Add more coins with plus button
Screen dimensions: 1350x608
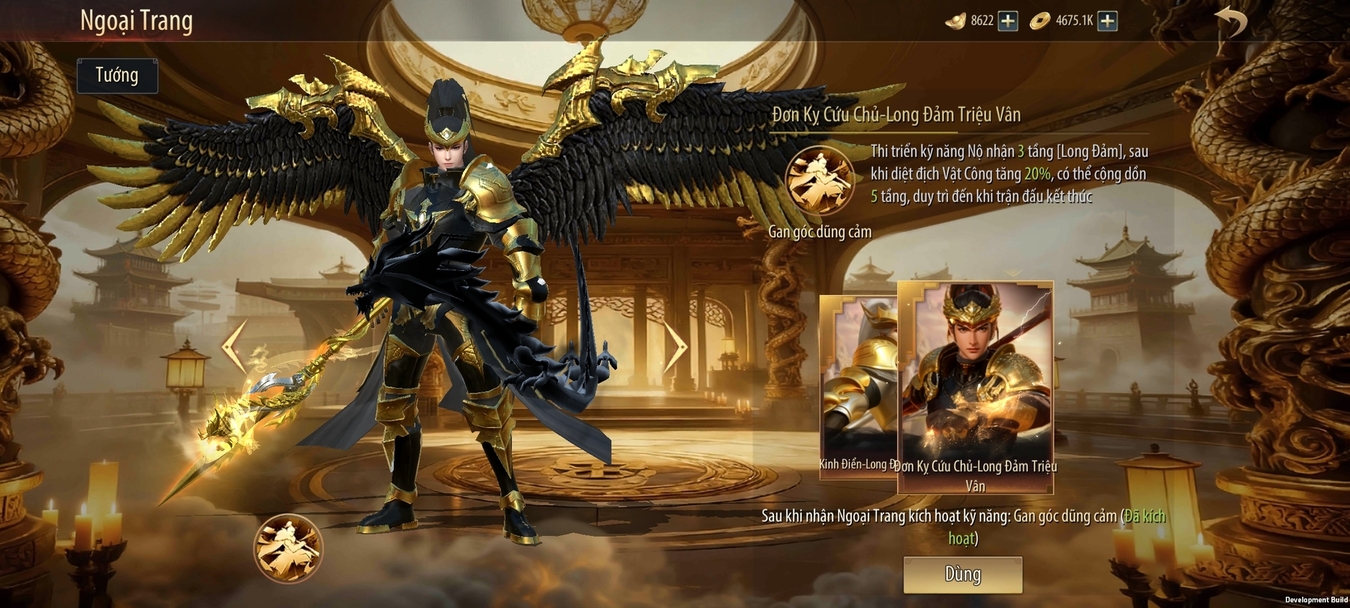coord(1107,21)
